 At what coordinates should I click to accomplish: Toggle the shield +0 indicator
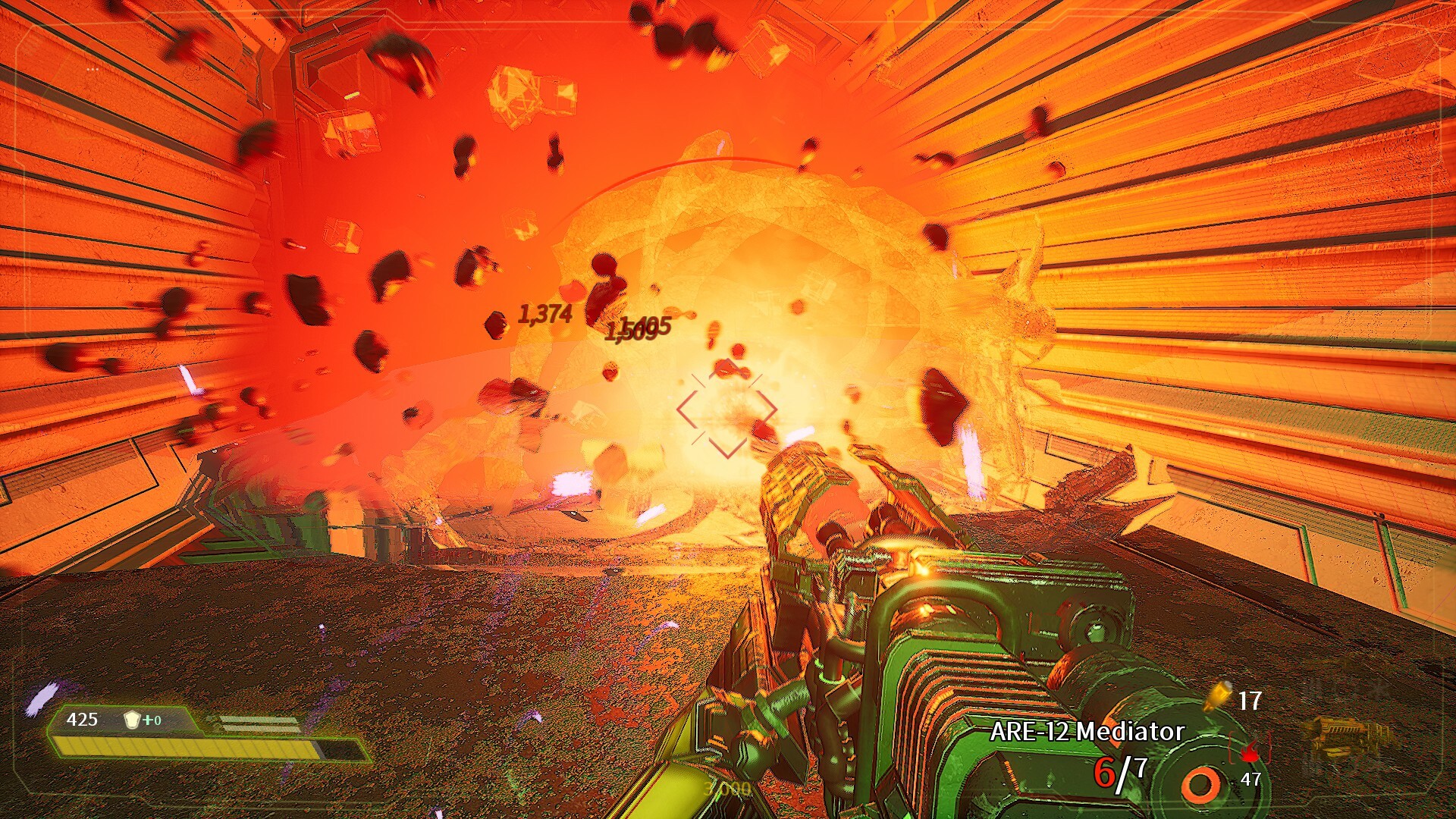coord(151,719)
